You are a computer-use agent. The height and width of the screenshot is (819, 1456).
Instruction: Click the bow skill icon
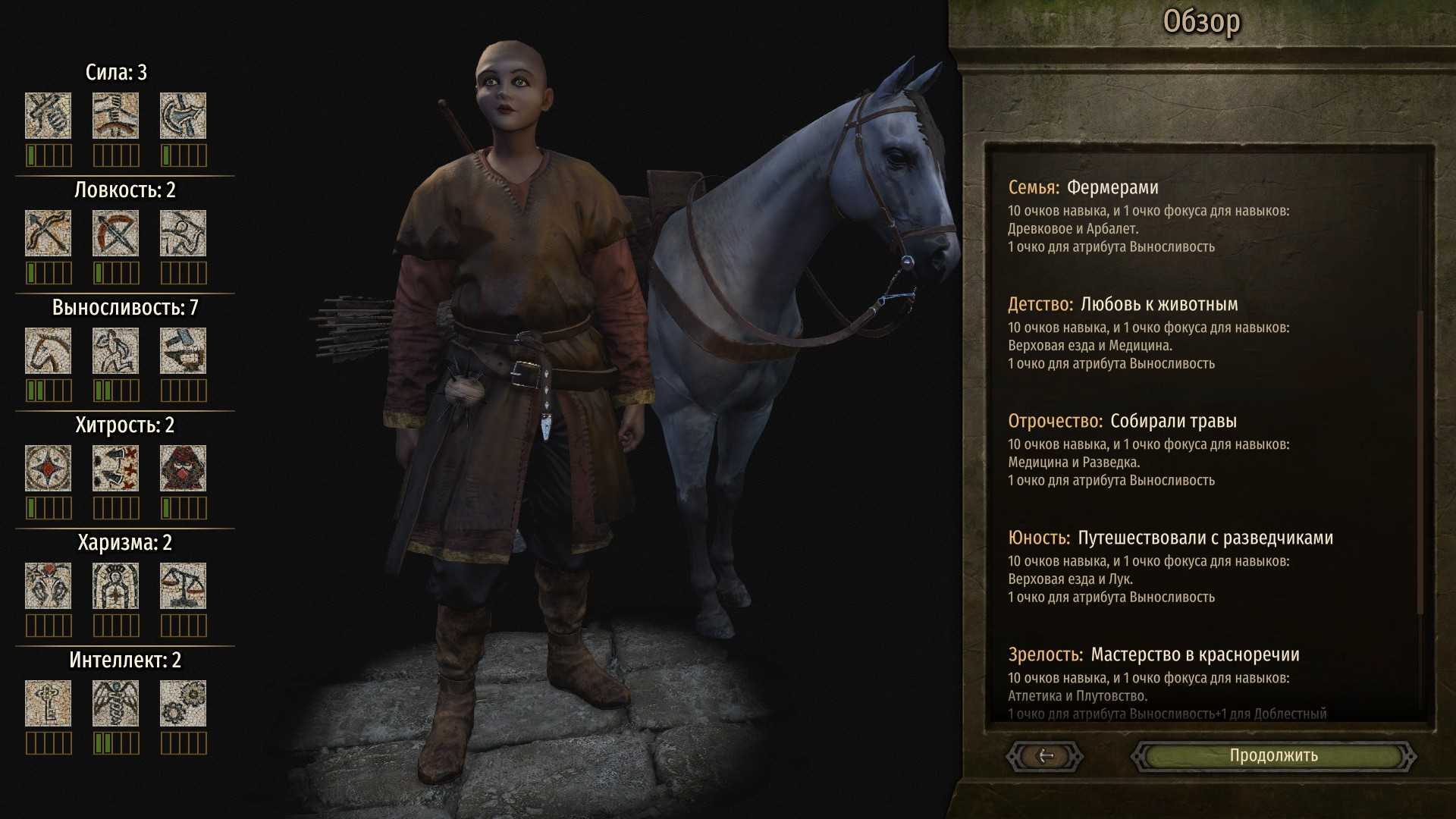coord(48,234)
